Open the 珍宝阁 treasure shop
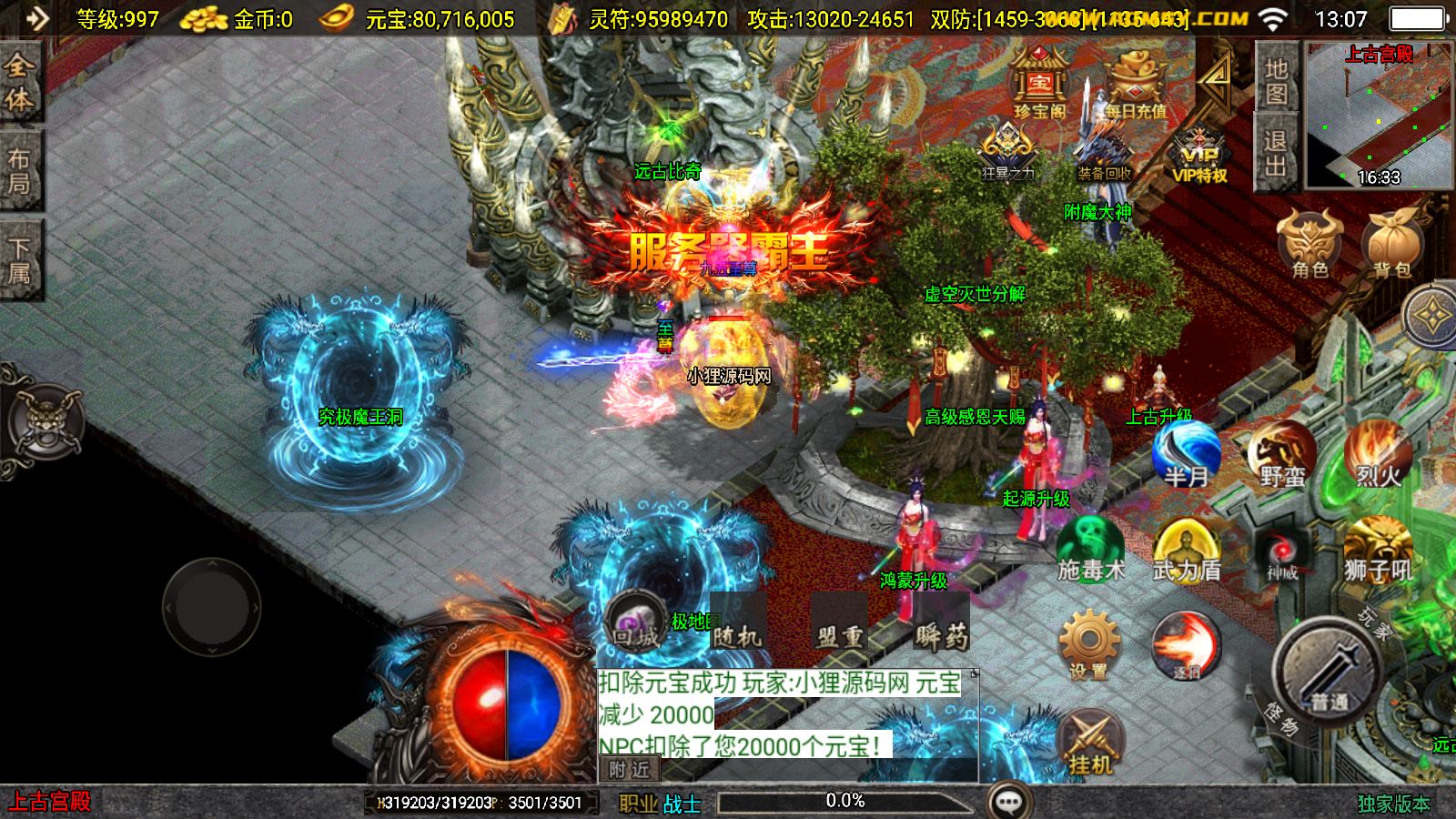 [x=1040, y=85]
